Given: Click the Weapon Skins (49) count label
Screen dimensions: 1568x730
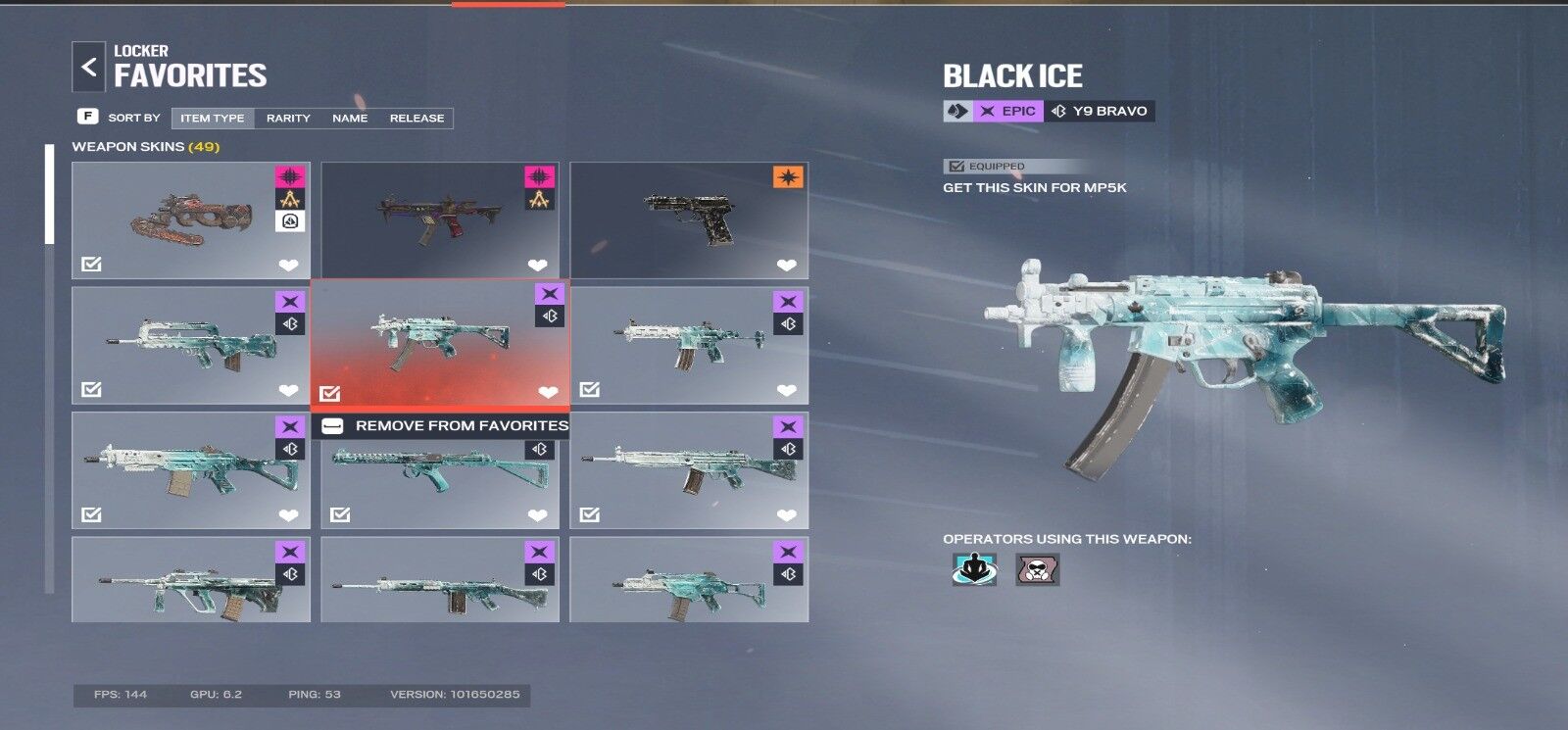Looking at the screenshot, I should tap(146, 144).
